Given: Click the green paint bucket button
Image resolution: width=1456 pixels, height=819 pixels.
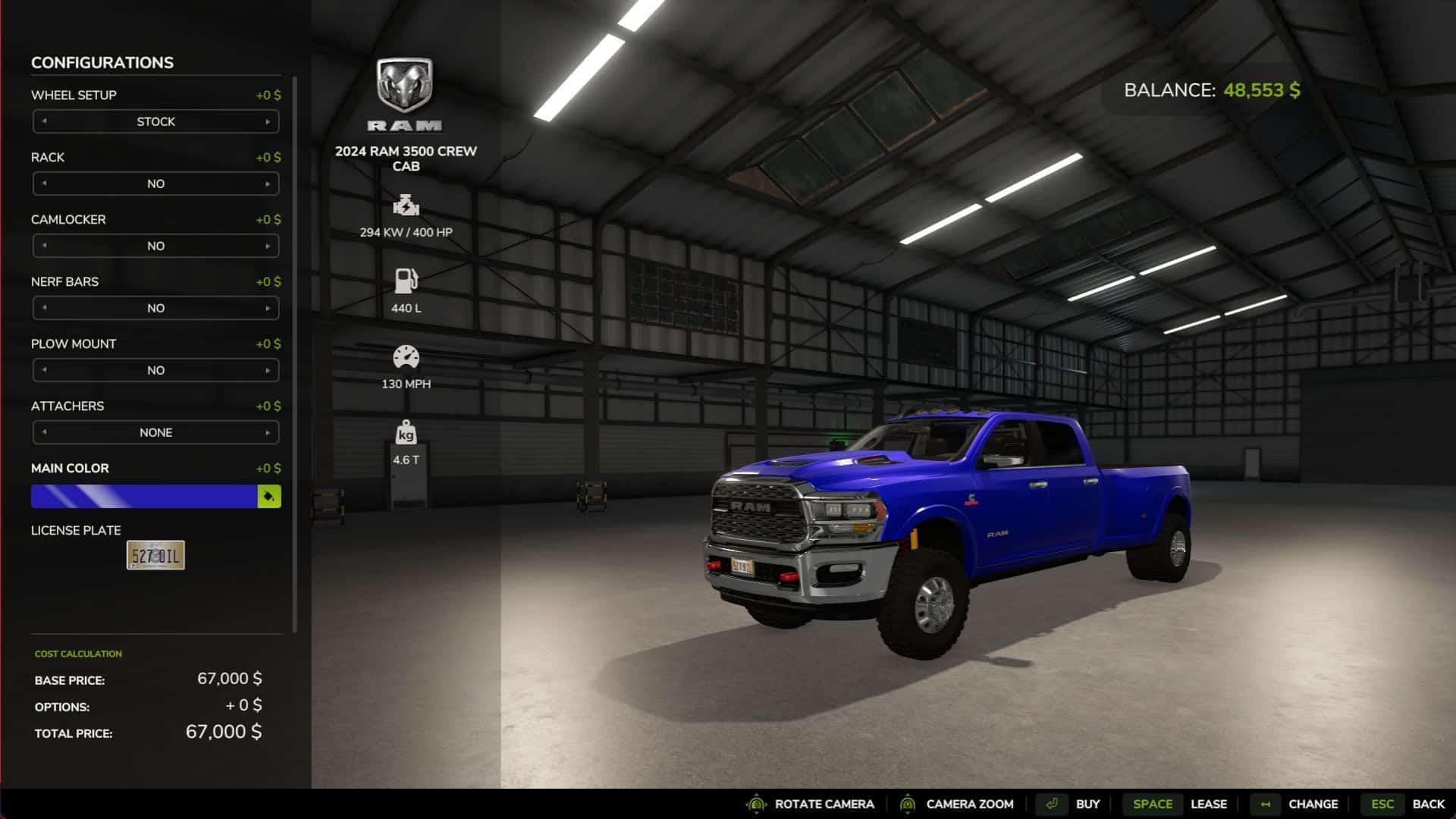Looking at the screenshot, I should point(269,496).
